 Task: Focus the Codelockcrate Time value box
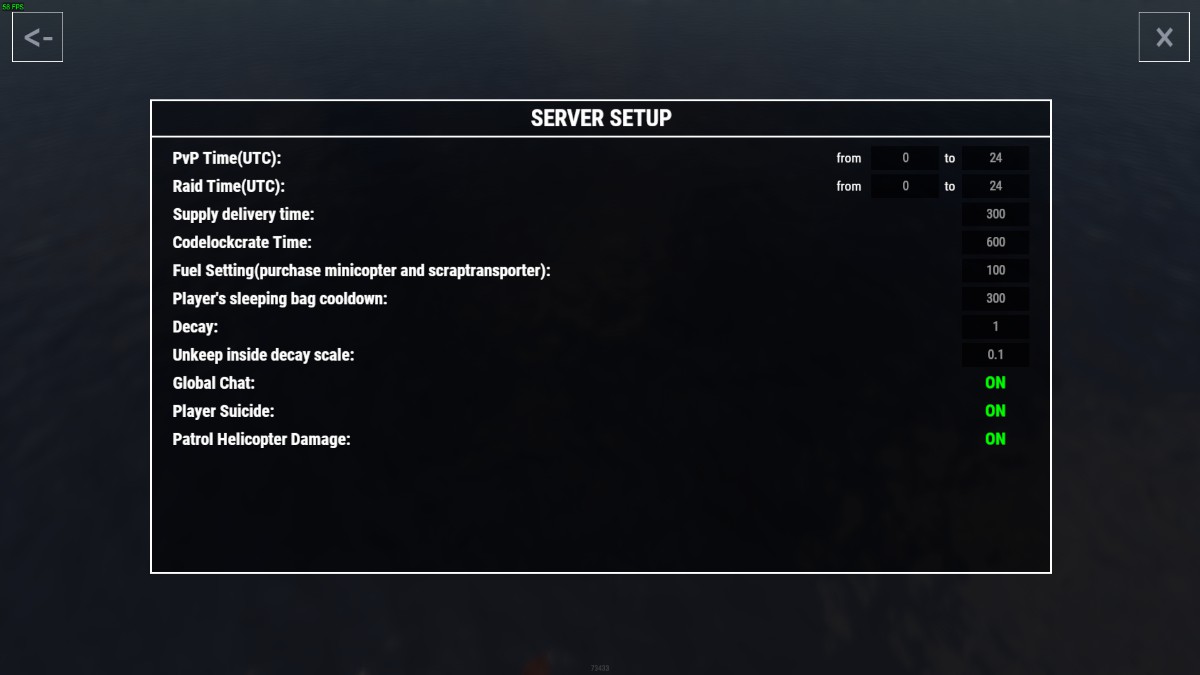coord(995,242)
